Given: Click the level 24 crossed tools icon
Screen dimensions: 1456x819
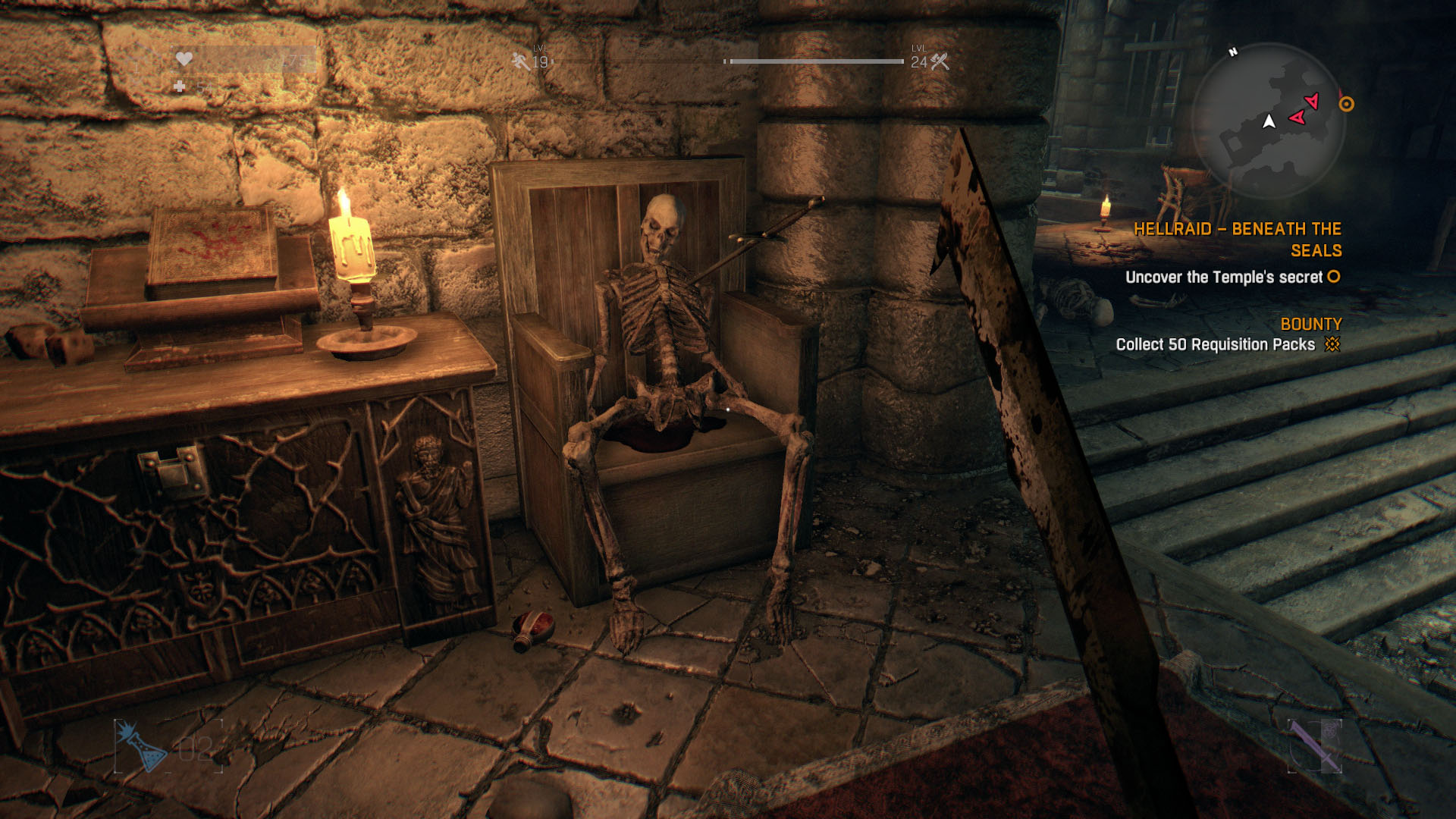Looking at the screenshot, I should (940, 61).
